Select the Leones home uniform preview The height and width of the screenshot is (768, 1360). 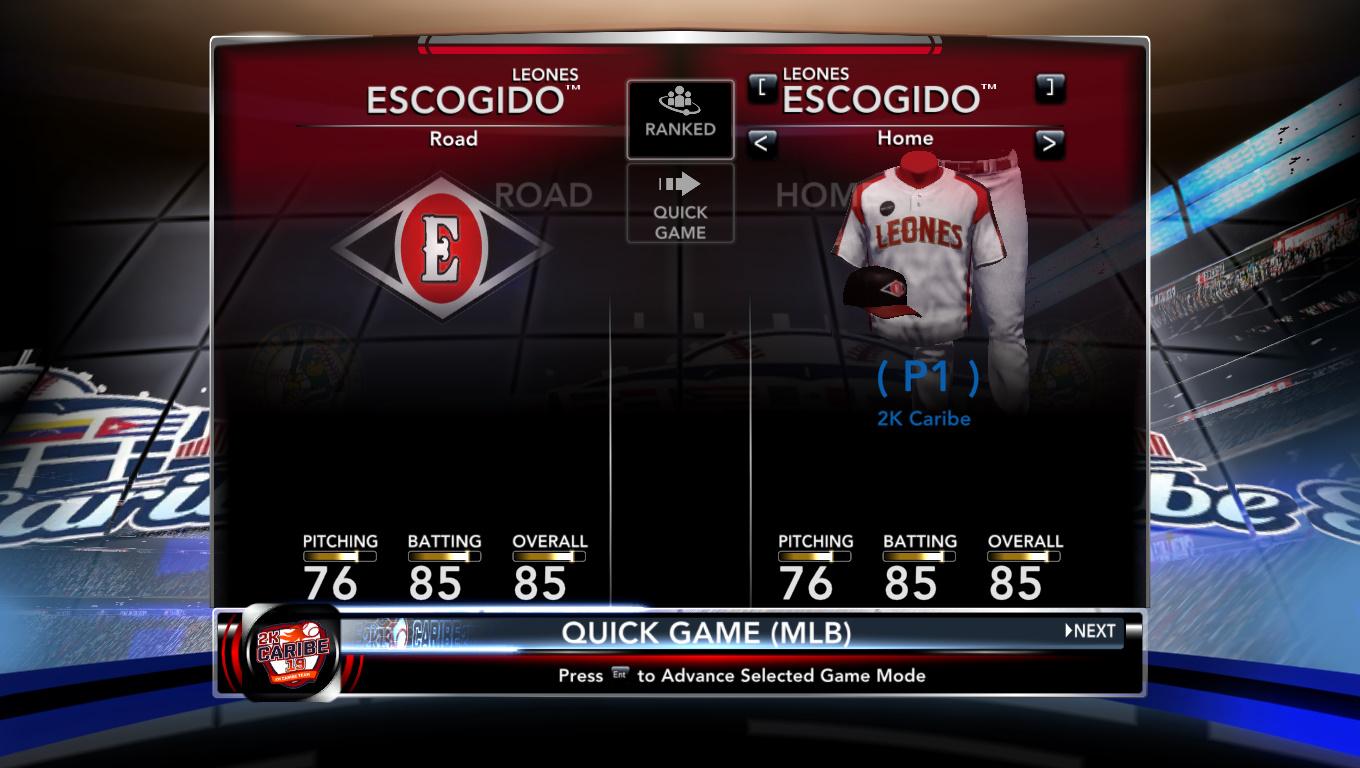tap(925, 250)
